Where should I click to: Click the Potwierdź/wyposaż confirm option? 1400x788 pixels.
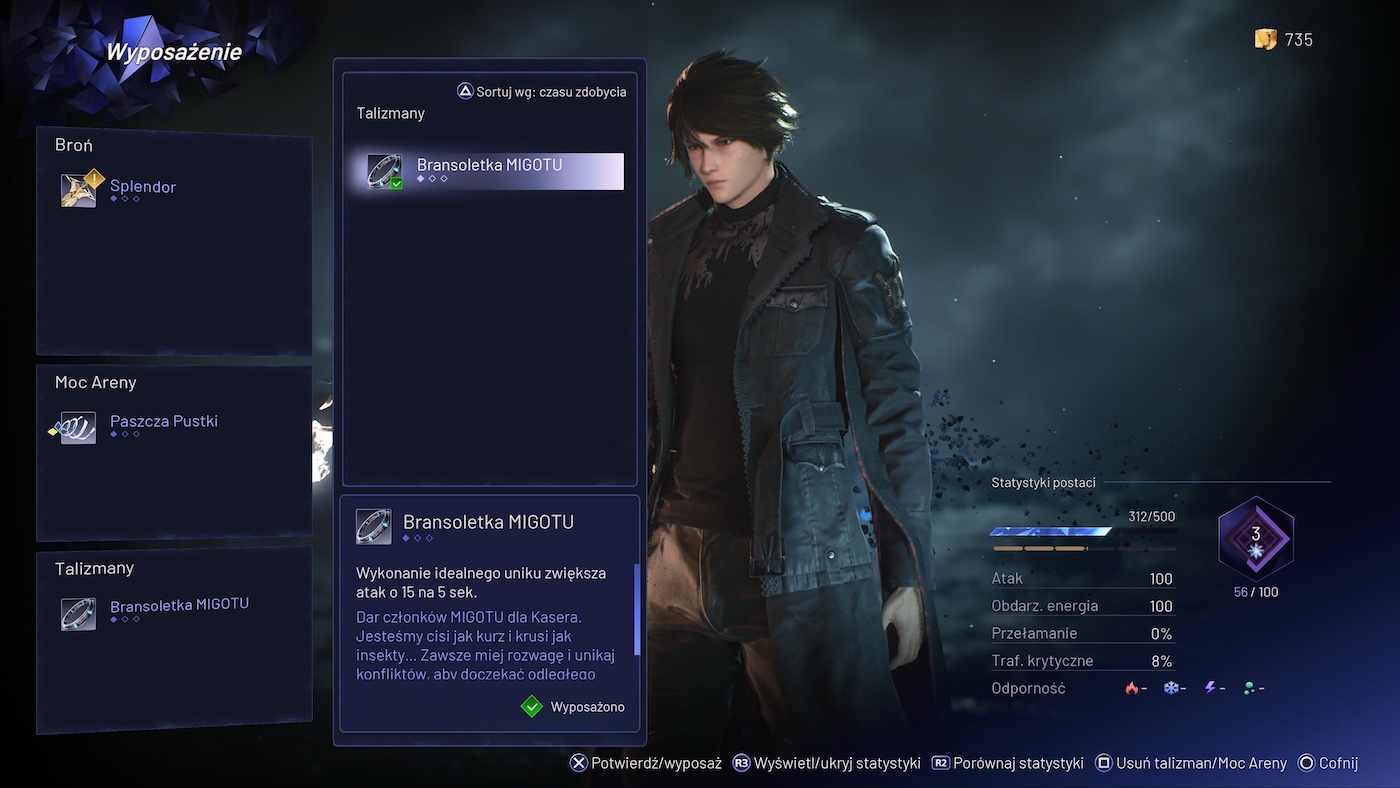(x=646, y=763)
